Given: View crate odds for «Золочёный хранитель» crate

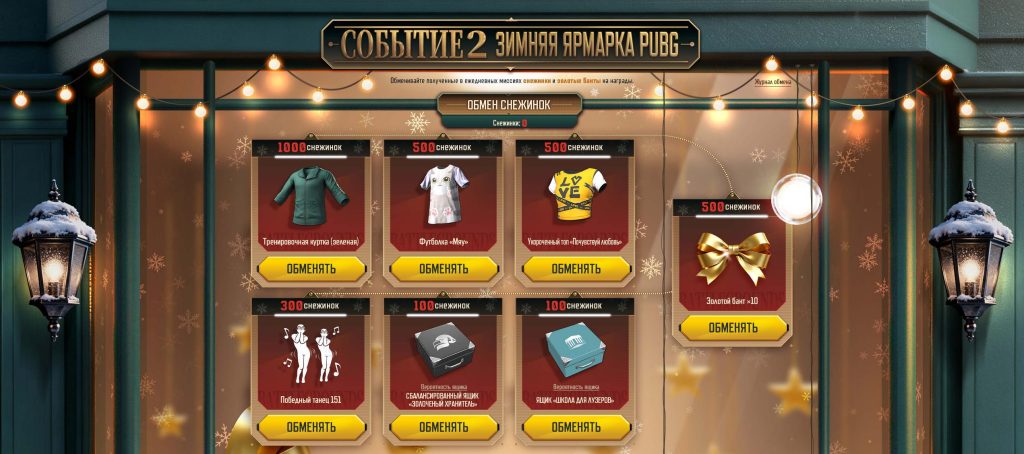Looking at the screenshot, I should pyautogui.click(x=443, y=386).
